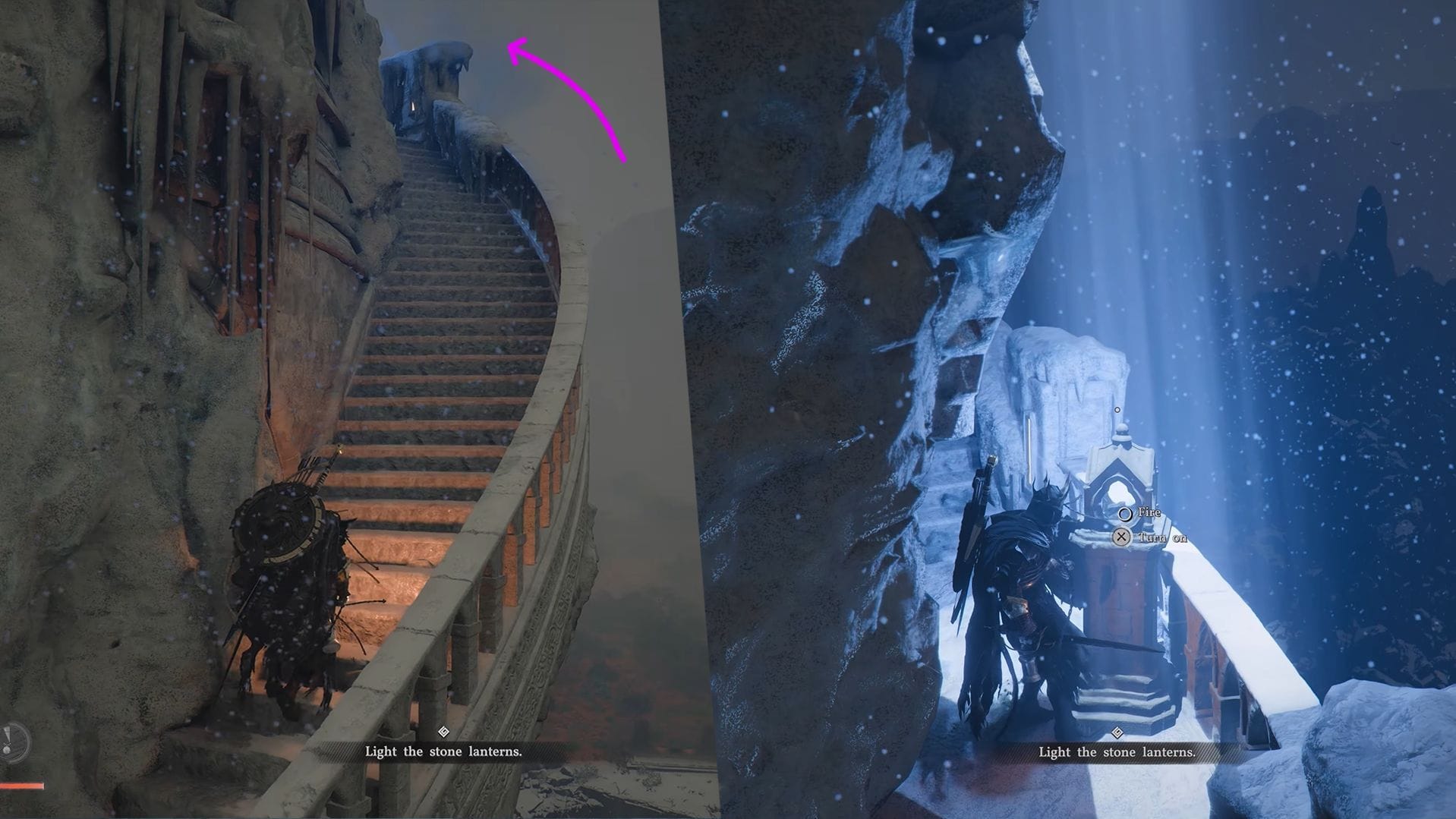This screenshot has width=1456, height=819.
Task: Click the Fire label text
Action: coord(1150,512)
